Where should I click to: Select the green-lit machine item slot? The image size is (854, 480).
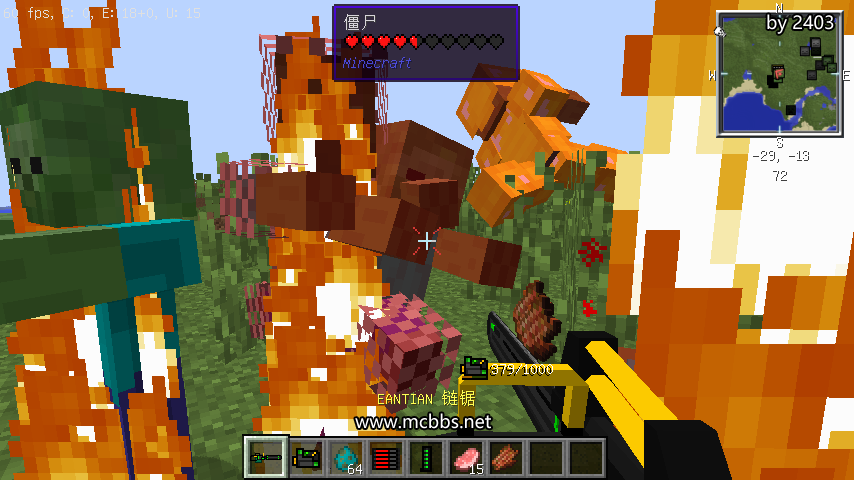tap(307, 458)
